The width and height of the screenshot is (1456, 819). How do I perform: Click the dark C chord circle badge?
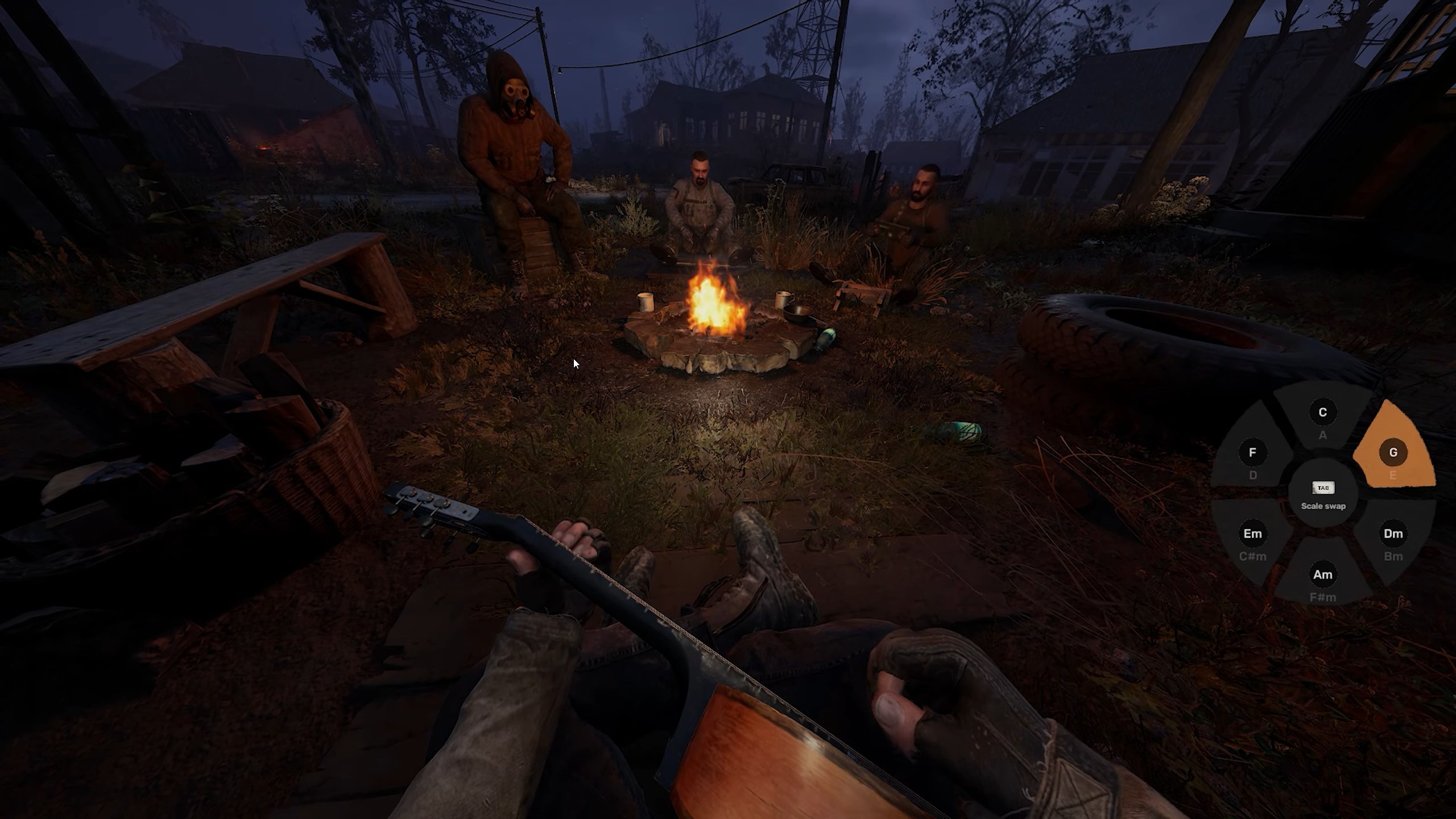pyautogui.click(x=1324, y=411)
